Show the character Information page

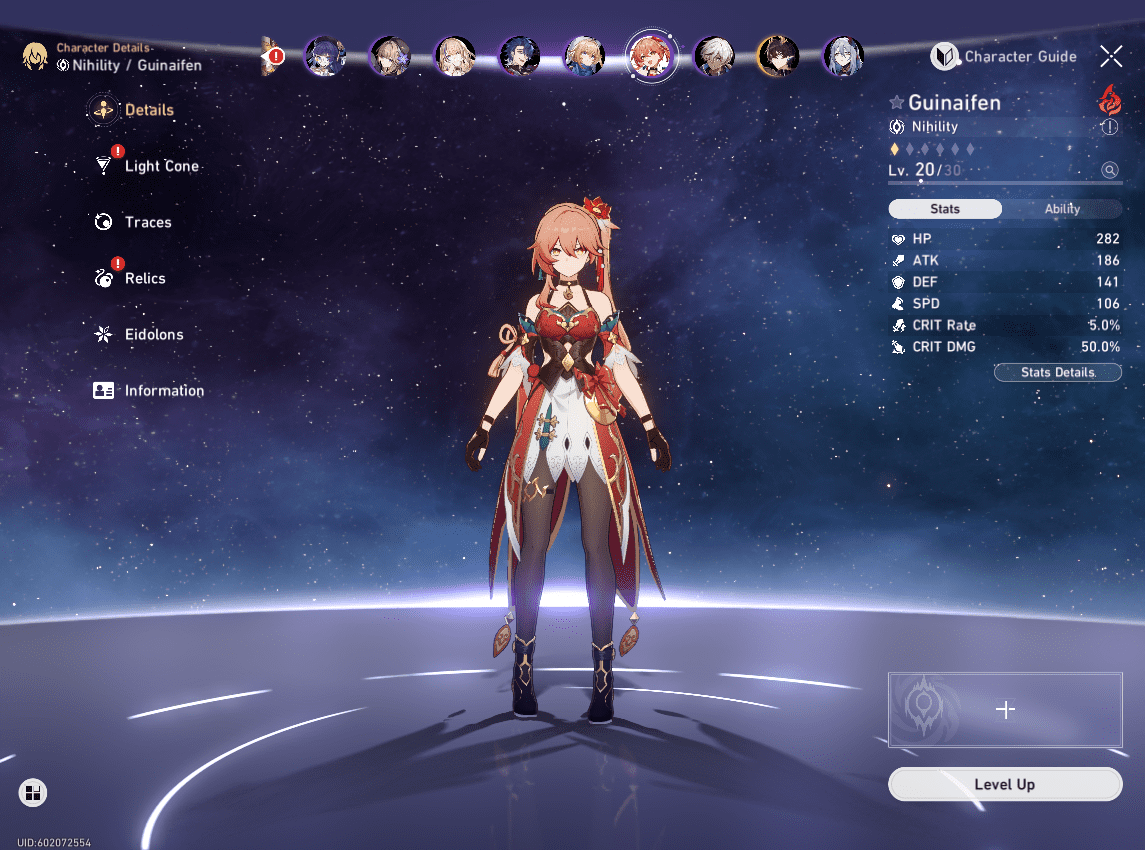coord(163,391)
